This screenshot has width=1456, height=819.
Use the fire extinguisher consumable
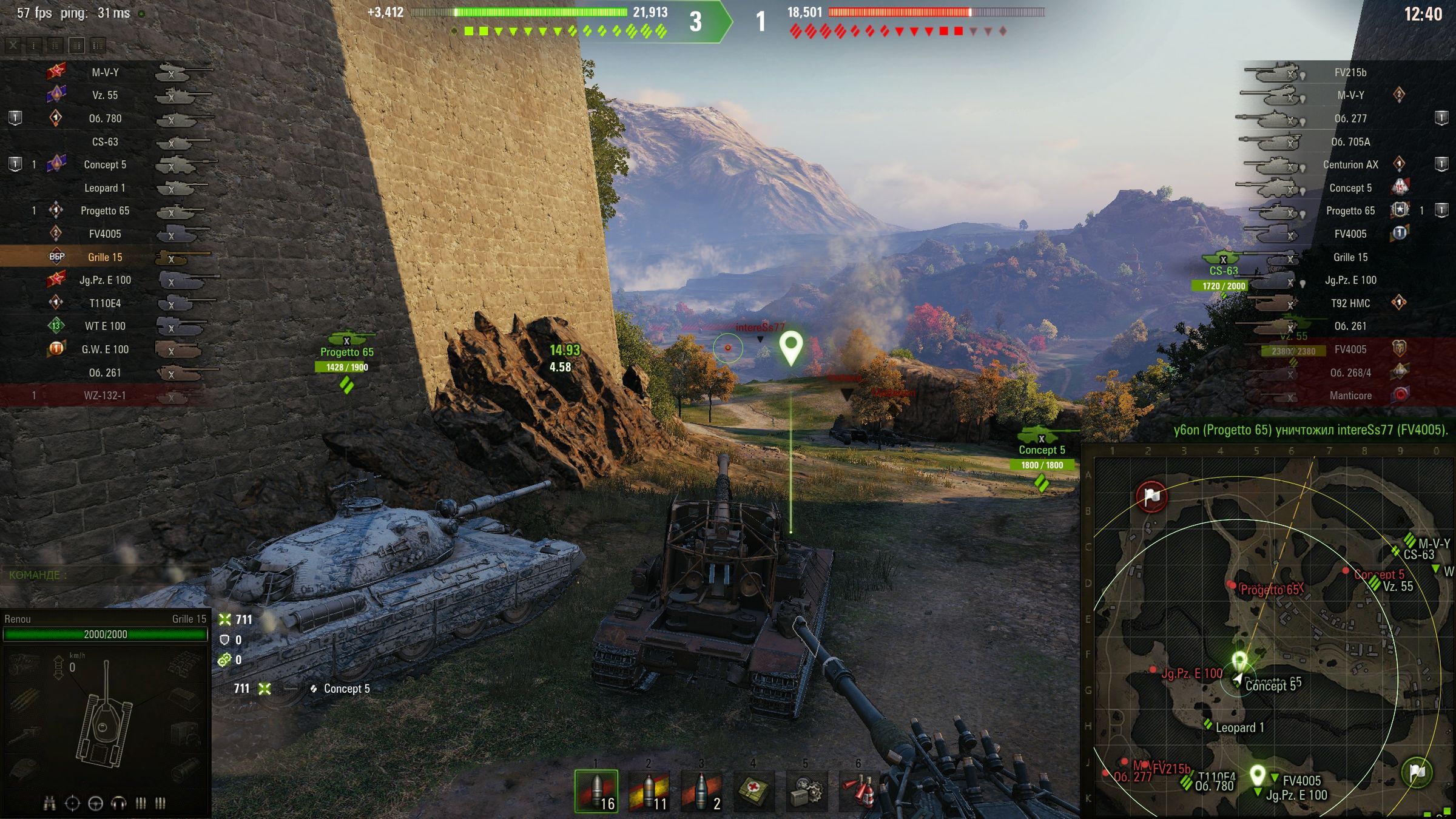pos(858,790)
